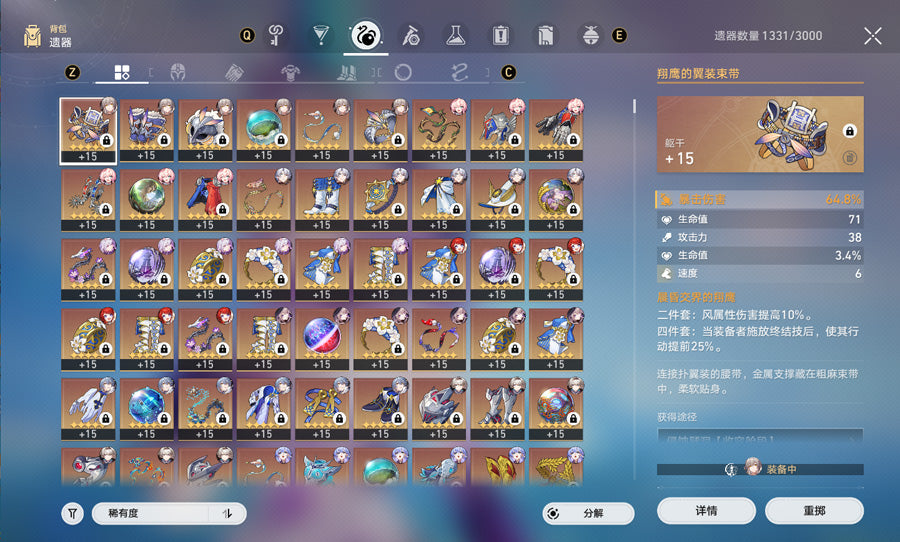This screenshot has width=900, height=542.
Task: Click the 重掷 reroll button
Action: [x=813, y=511]
